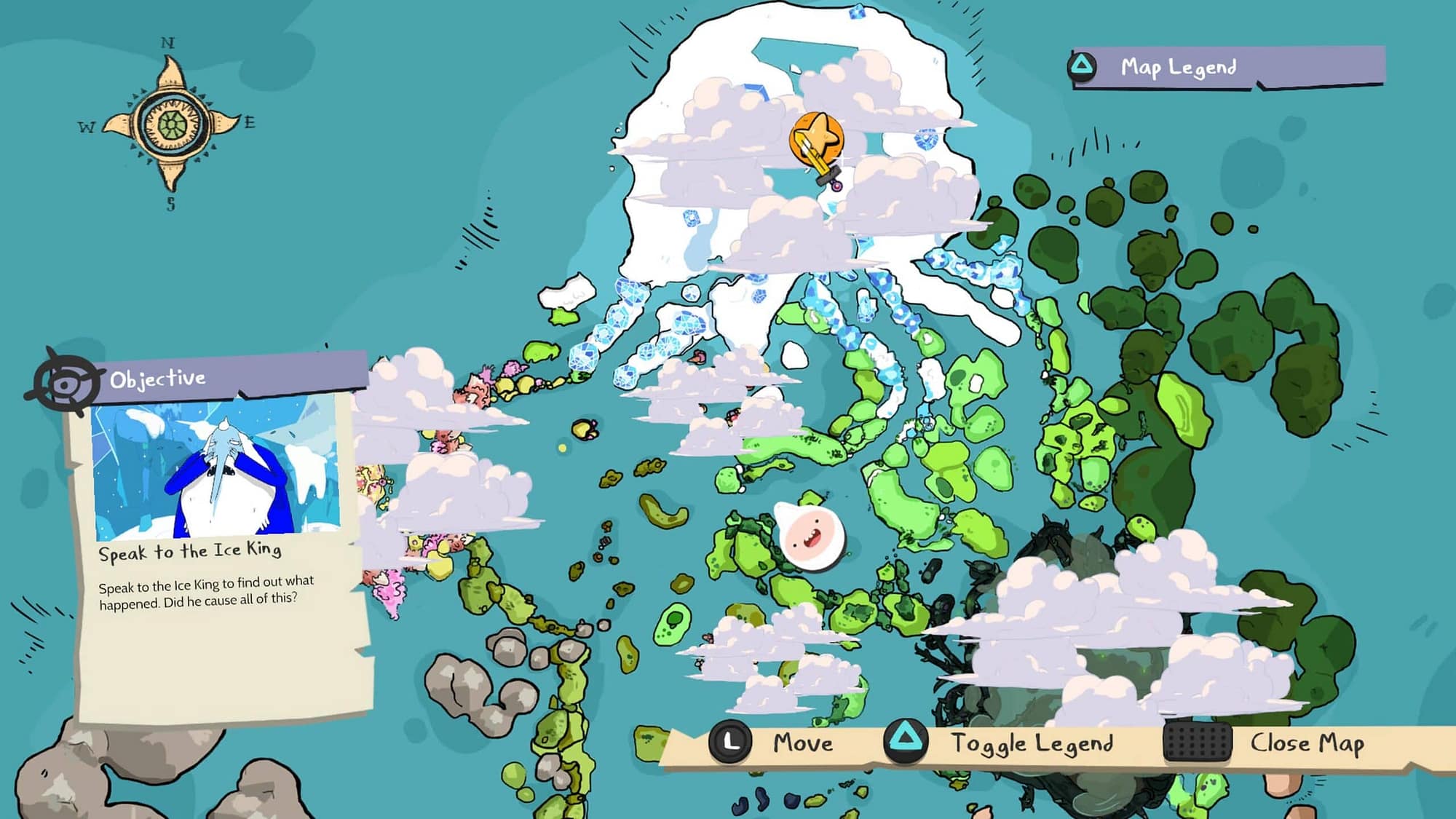Click the Toggle Legend label
The width and height of the screenshot is (1456, 819).
pos(1032,743)
